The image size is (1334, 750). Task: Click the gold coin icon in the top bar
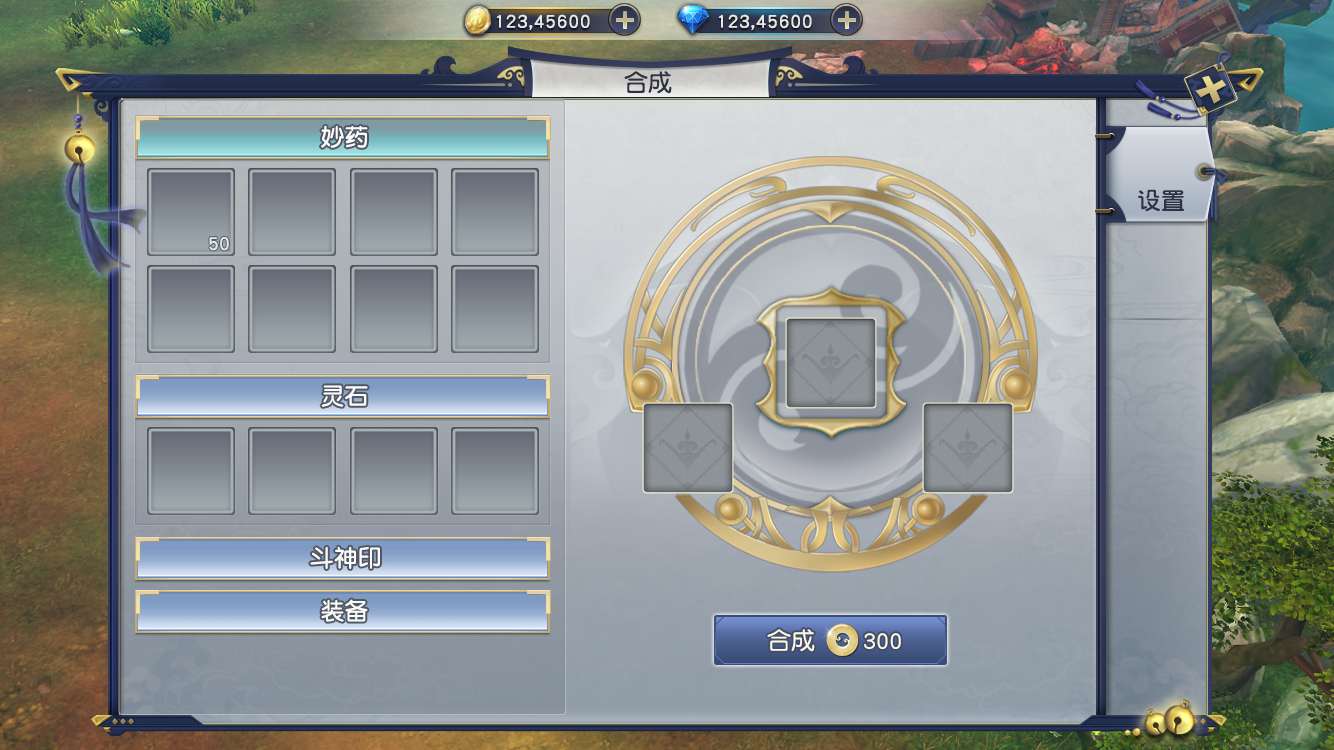(x=479, y=20)
